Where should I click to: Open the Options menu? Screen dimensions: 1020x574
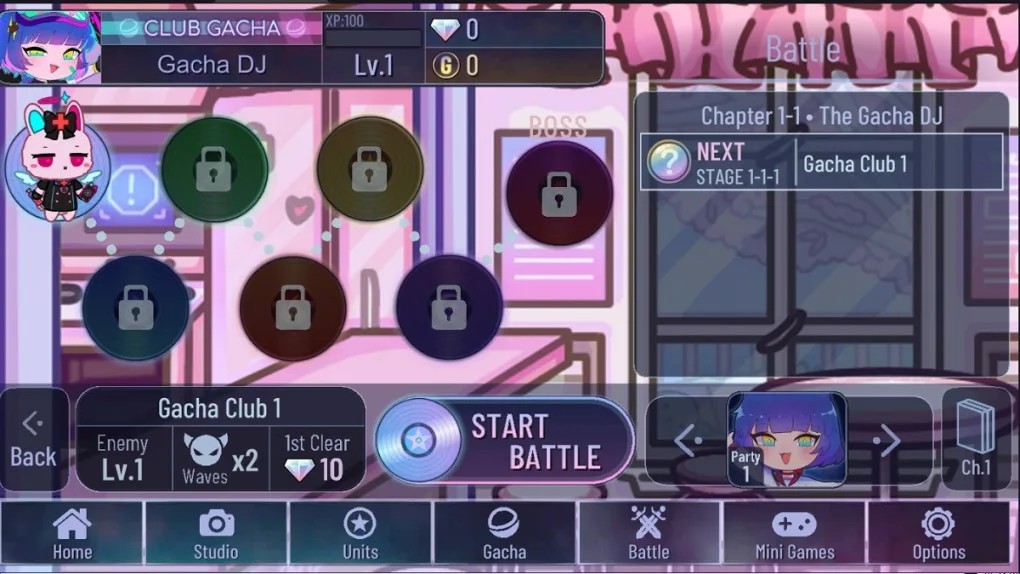[x=938, y=533]
